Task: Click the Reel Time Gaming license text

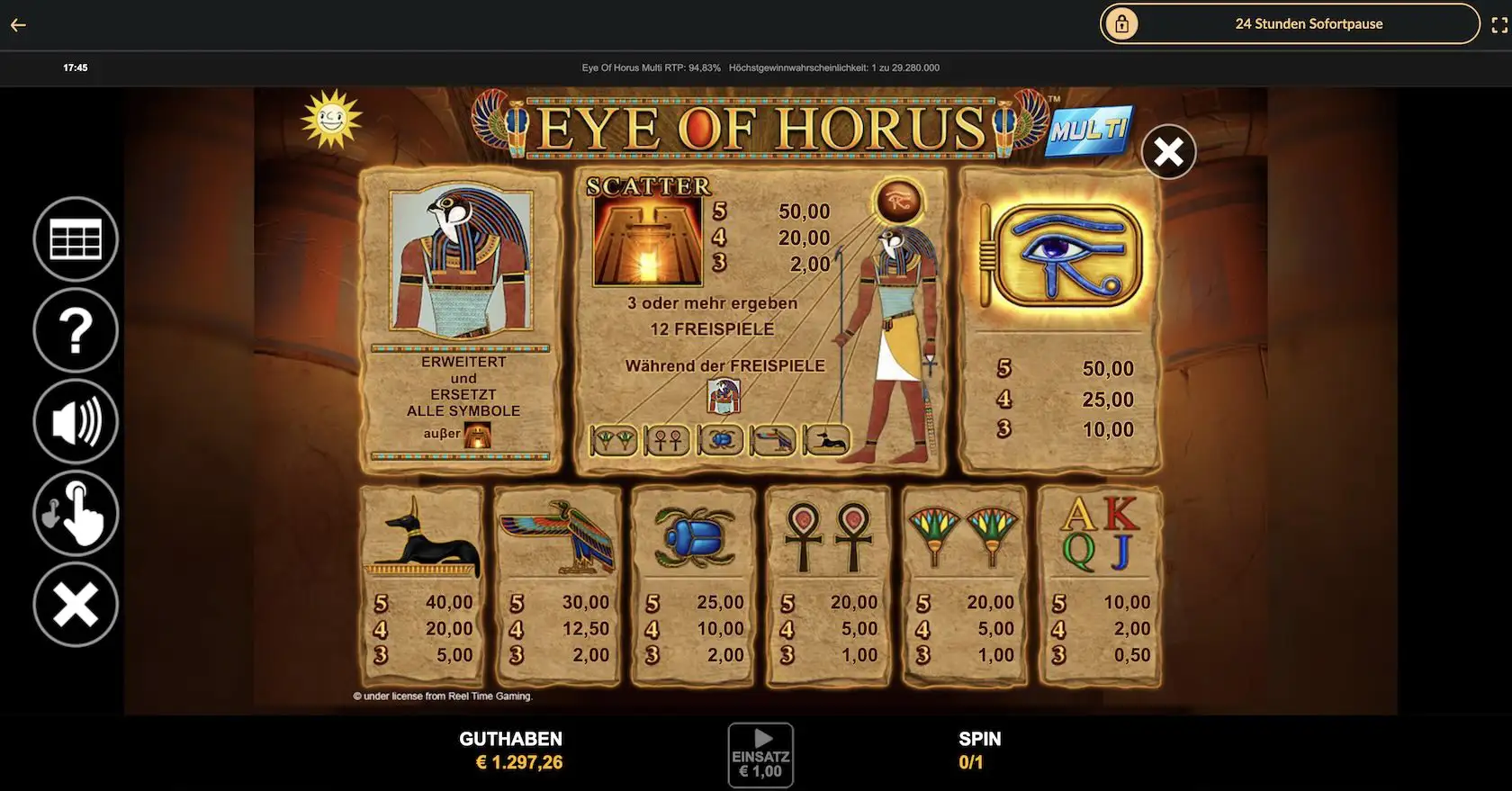Action: point(442,696)
